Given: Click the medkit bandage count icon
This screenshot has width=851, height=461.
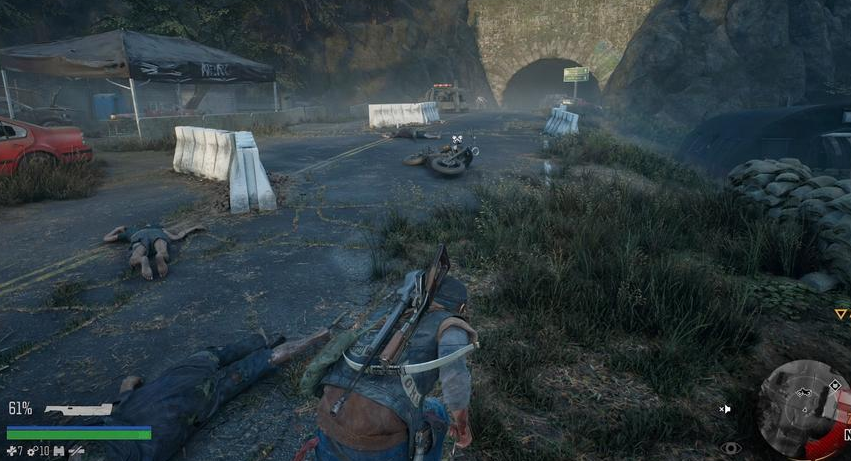Looking at the screenshot, I should pos(11,451).
